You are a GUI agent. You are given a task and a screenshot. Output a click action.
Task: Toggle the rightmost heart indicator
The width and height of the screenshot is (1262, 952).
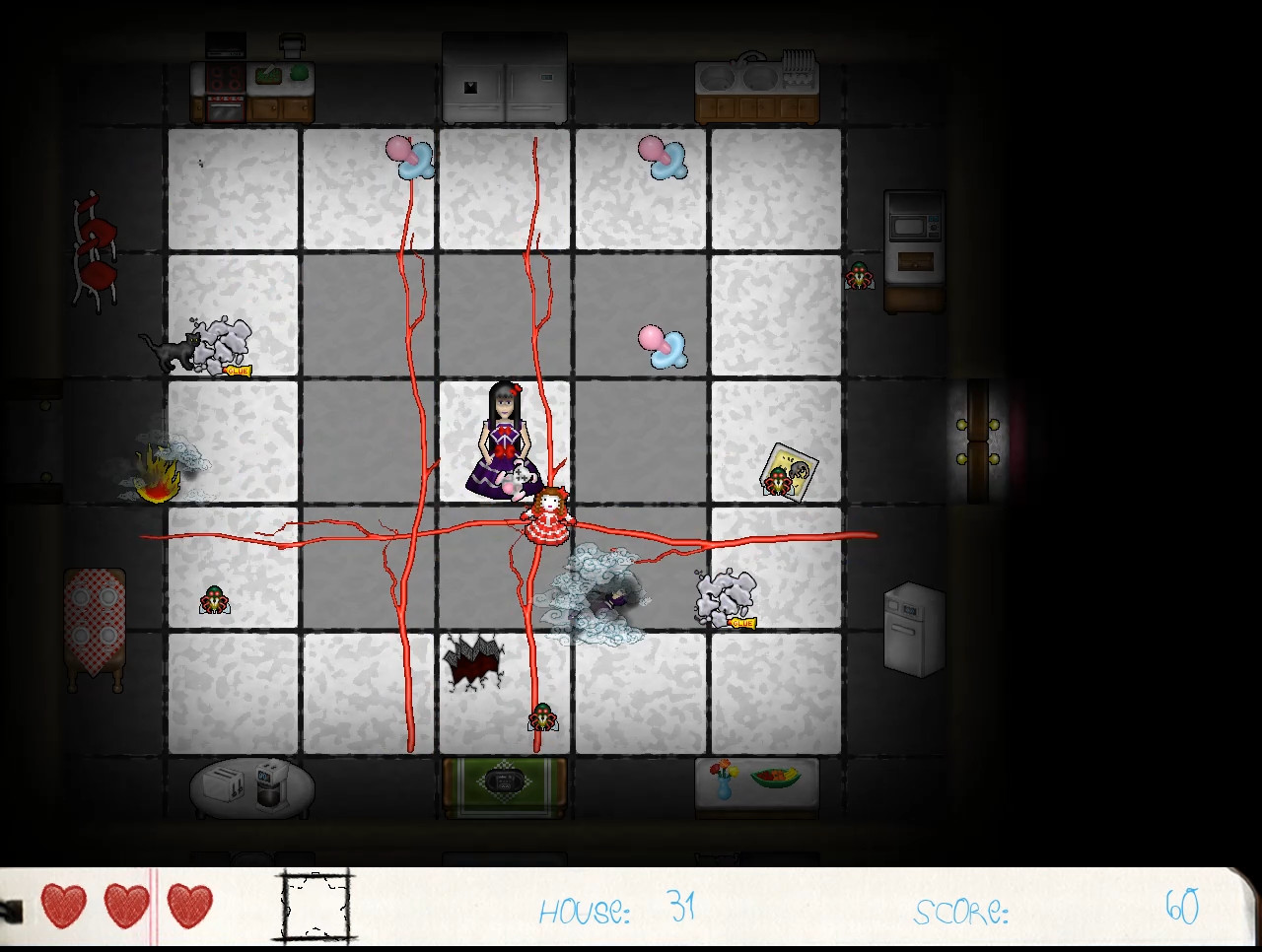tap(188, 904)
